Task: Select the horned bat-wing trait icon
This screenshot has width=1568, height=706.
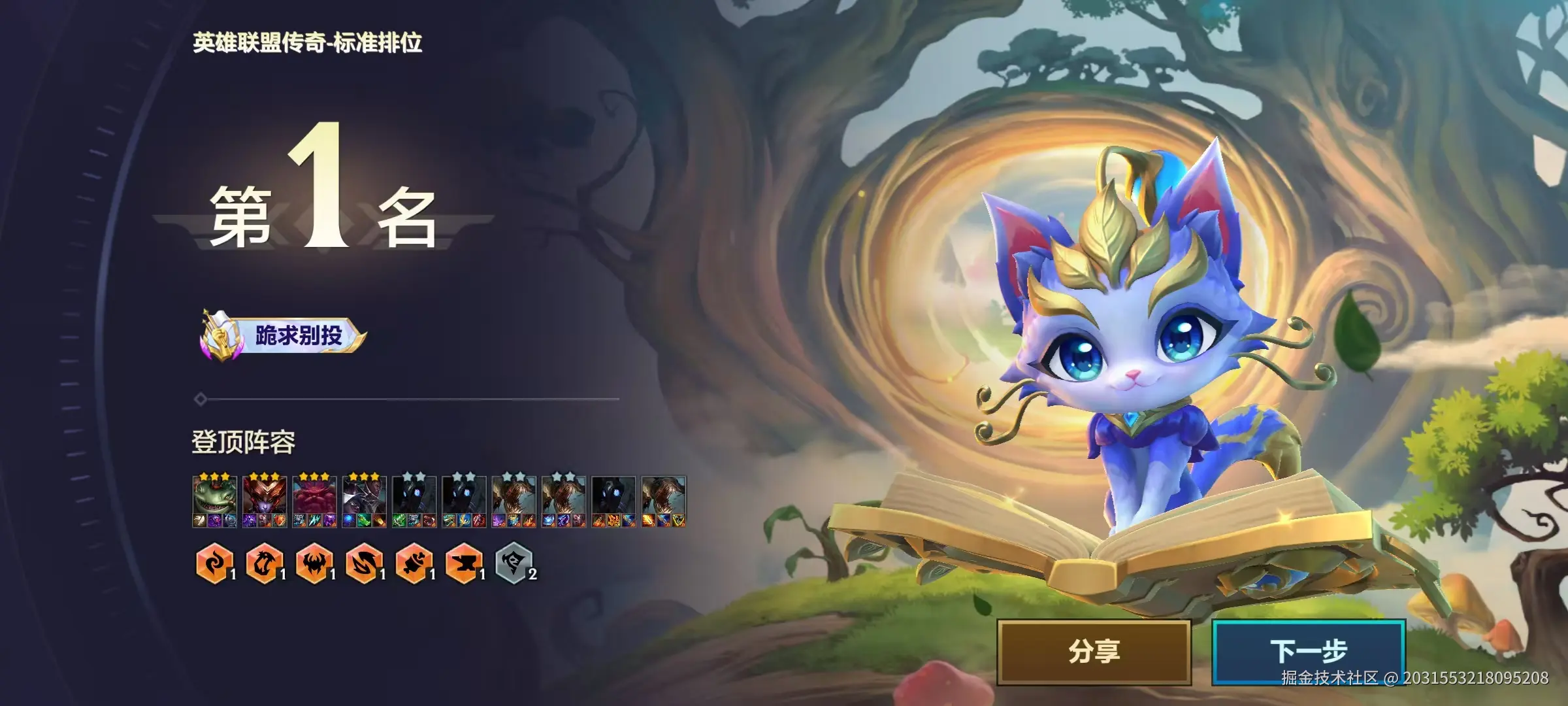Action: click(x=314, y=563)
